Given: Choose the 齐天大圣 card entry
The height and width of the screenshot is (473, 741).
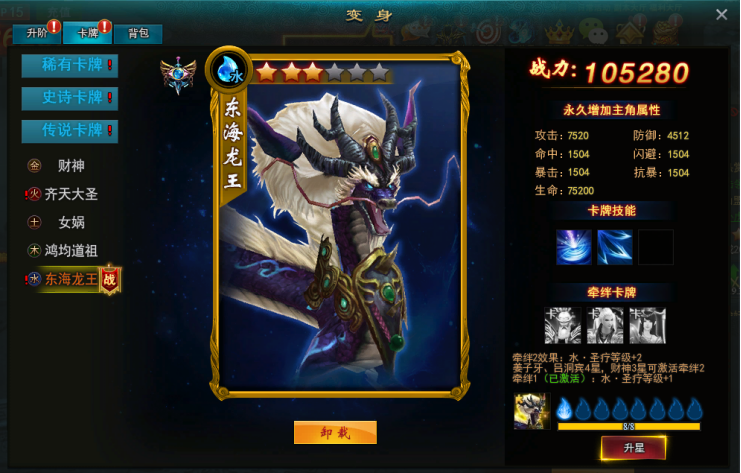Looking at the screenshot, I should (72, 194).
